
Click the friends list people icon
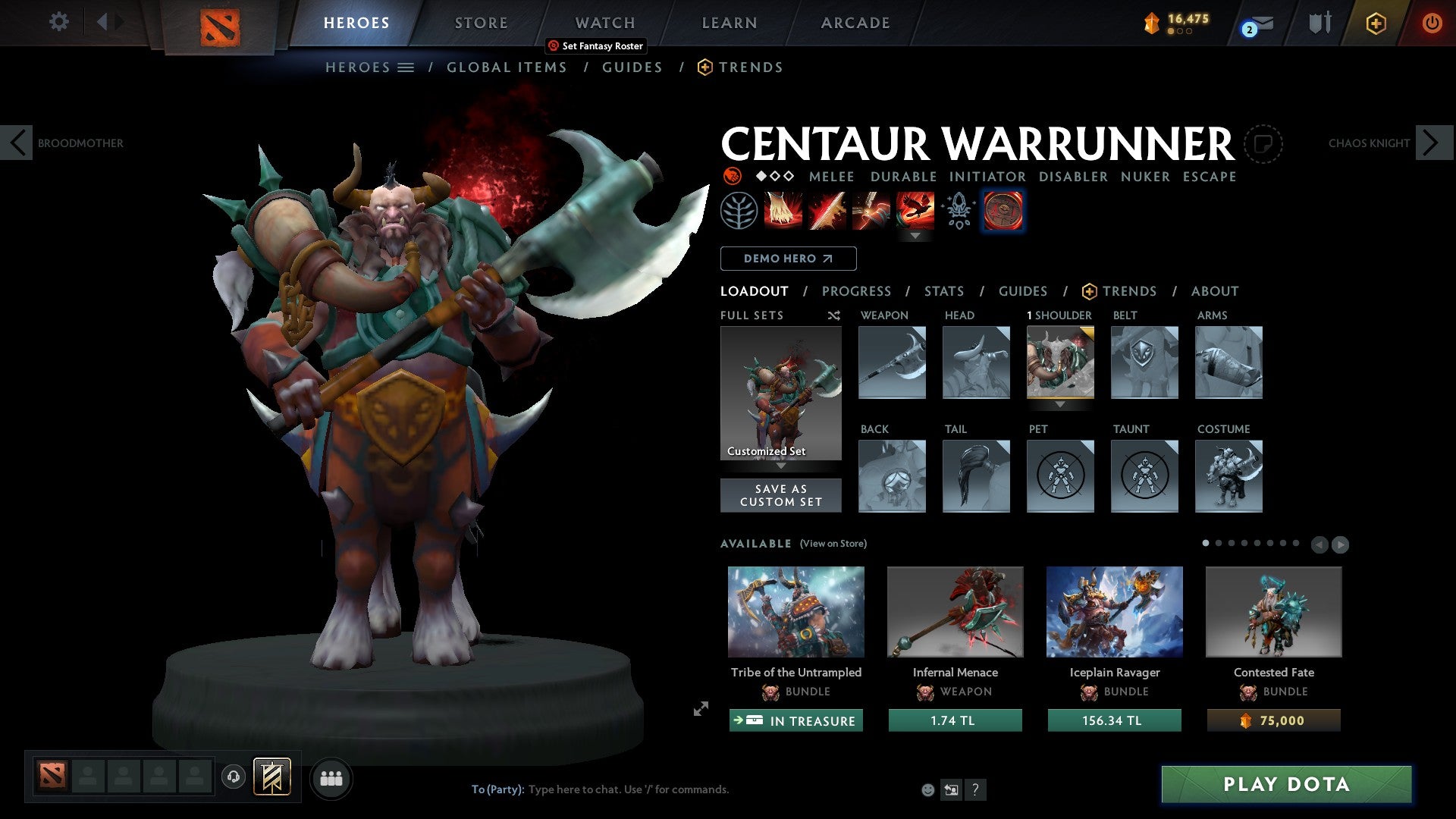(x=331, y=777)
